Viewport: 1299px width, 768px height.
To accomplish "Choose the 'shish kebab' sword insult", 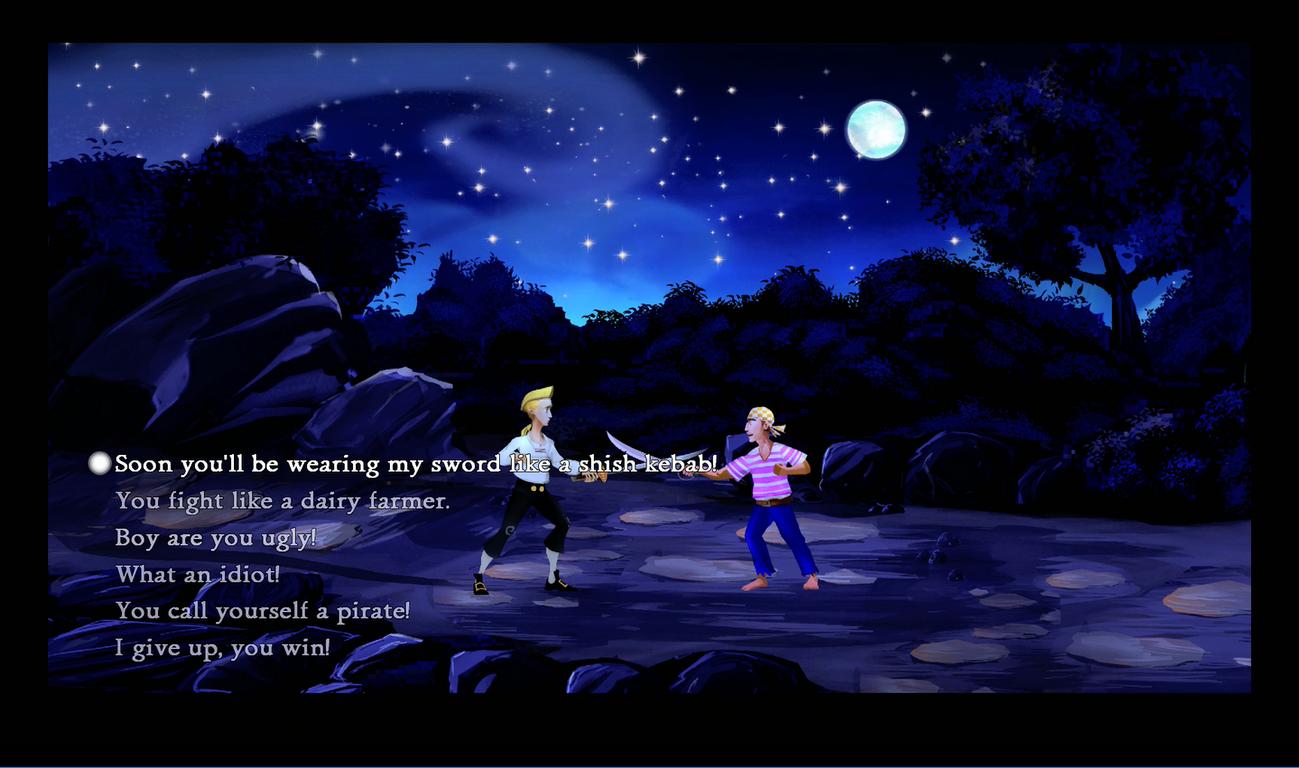I will (x=415, y=464).
